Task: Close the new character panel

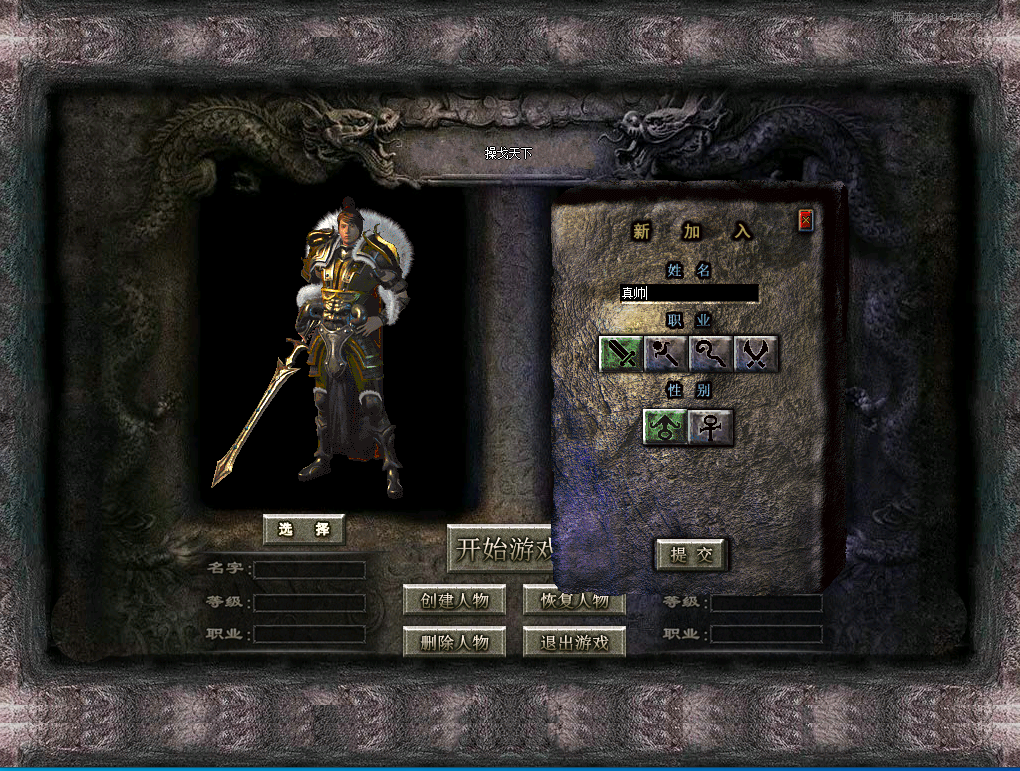Action: tap(805, 221)
